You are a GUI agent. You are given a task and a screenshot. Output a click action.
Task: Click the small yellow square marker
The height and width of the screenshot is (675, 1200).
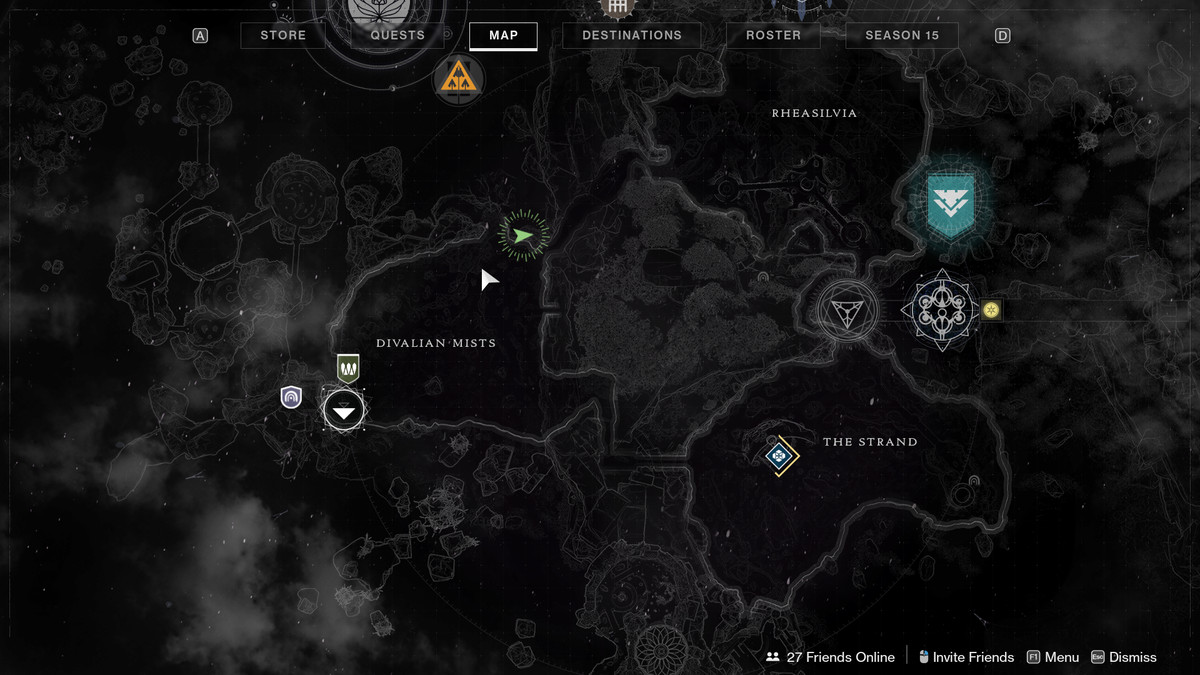pos(991,310)
